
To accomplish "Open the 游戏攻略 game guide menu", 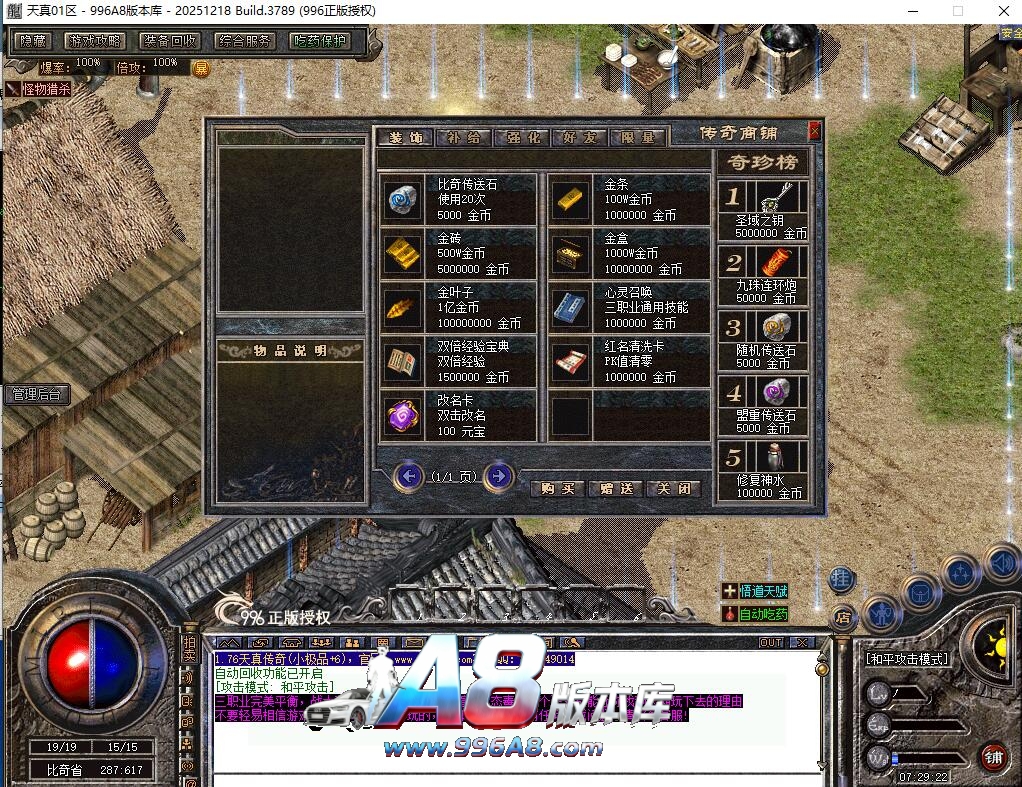I will pyautogui.click(x=94, y=41).
